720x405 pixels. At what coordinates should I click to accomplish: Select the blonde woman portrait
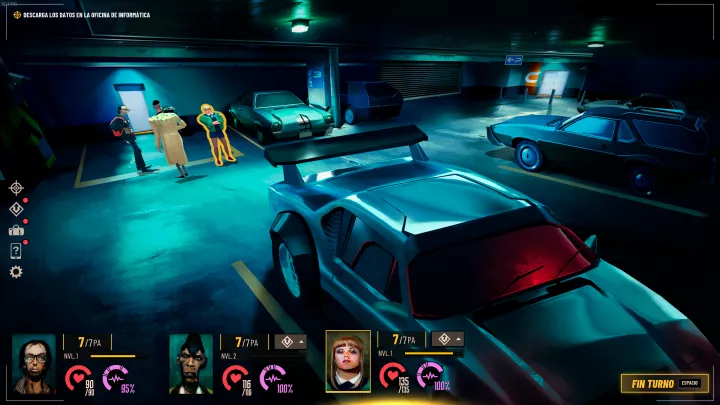[x=348, y=361]
